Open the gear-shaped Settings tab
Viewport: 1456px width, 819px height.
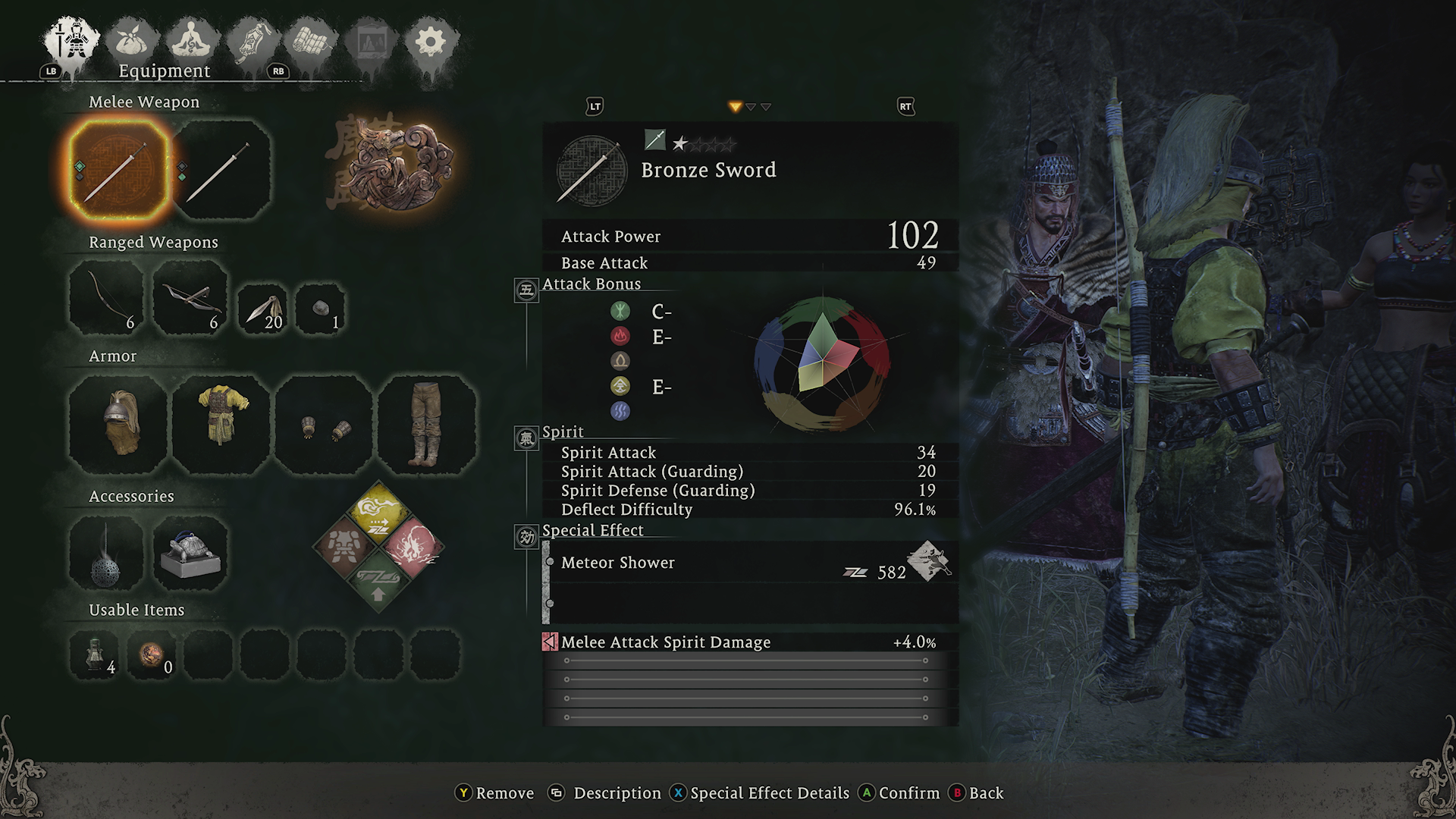pyautogui.click(x=430, y=42)
